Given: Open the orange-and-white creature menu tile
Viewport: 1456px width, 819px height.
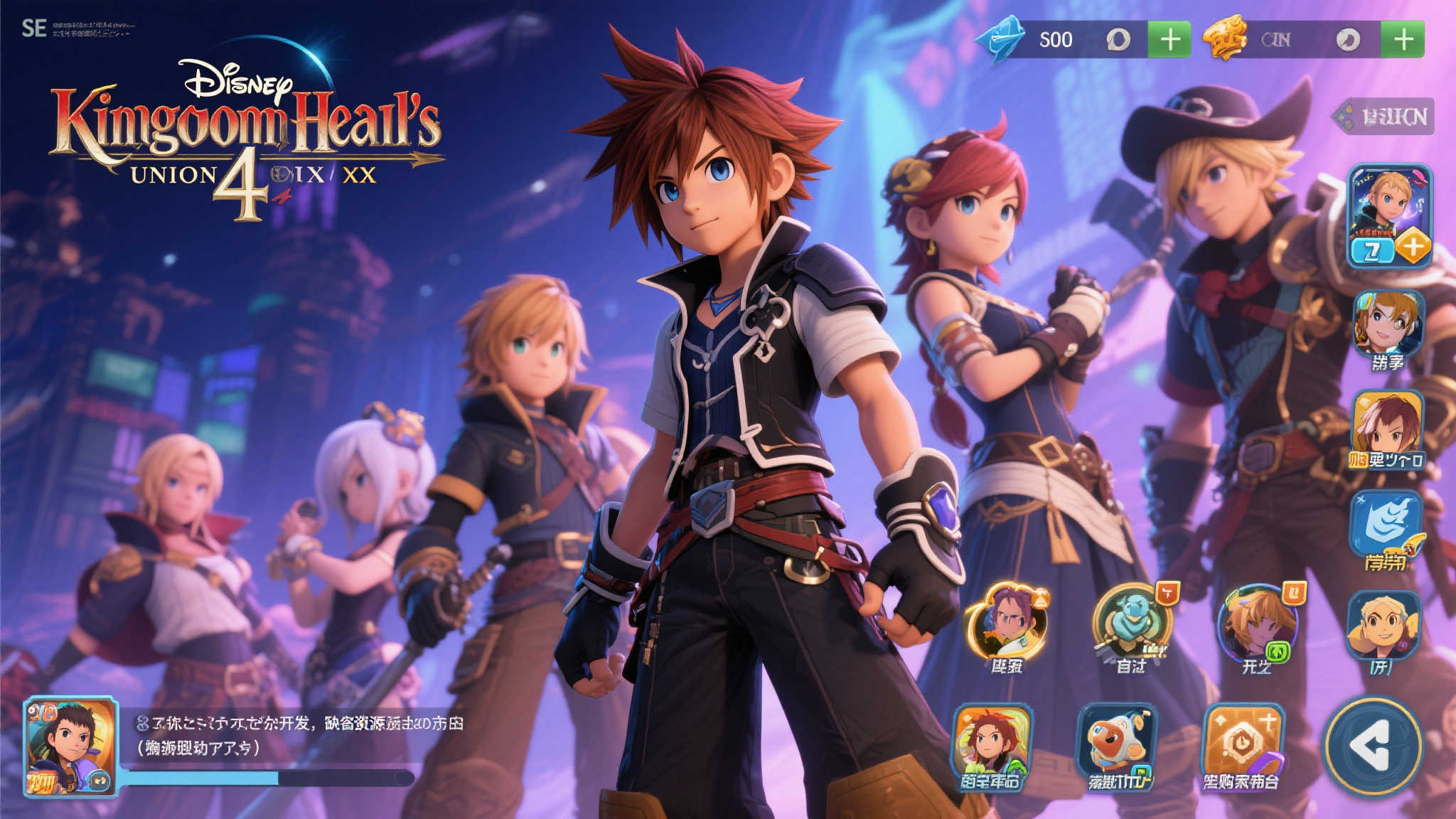Looking at the screenshot, I should pyautogui.click(x=1117, y=743).
